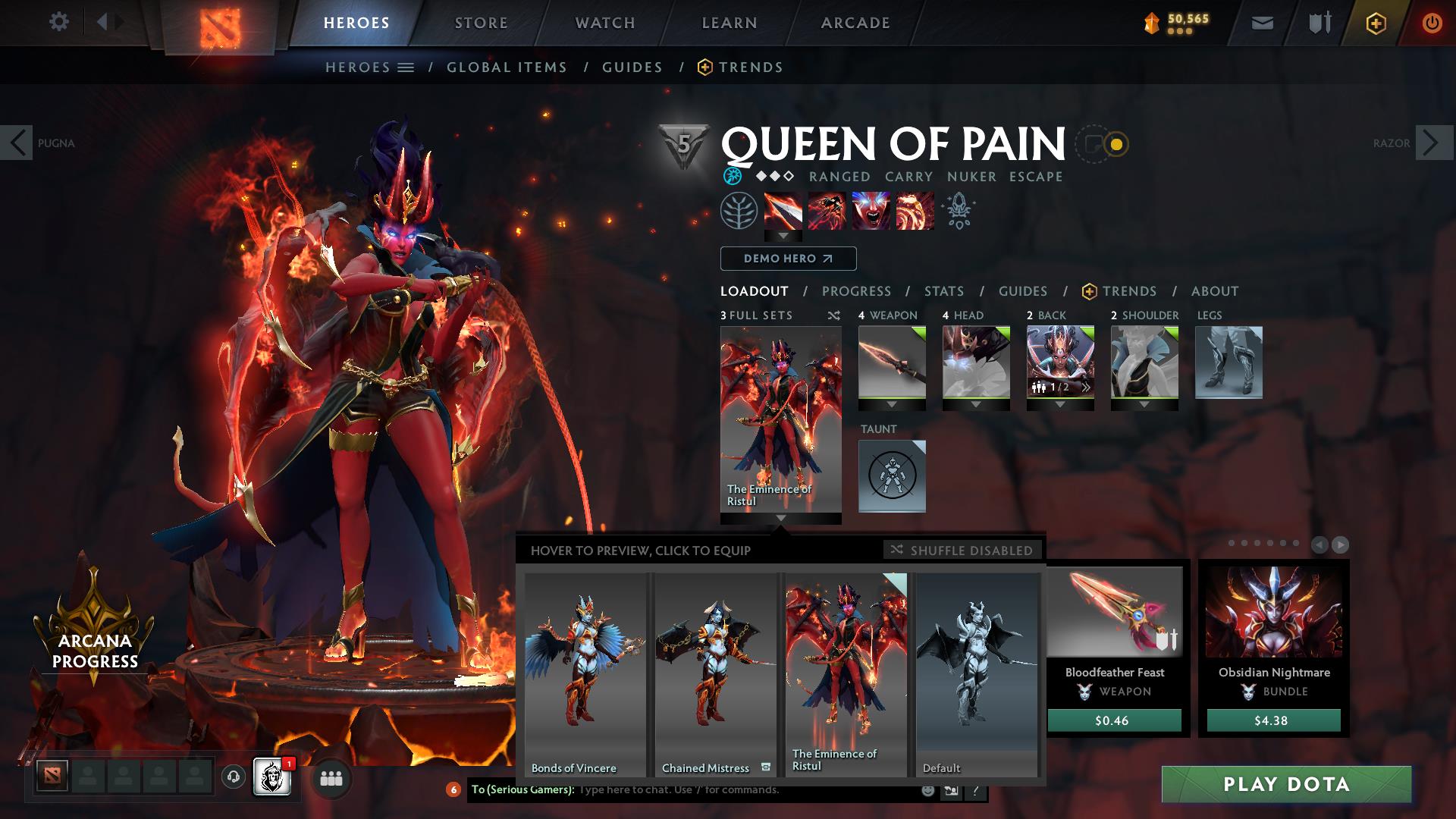
Task: Open the mail inbox icon
Action: pyautogui.click(x=1262, y=23)
